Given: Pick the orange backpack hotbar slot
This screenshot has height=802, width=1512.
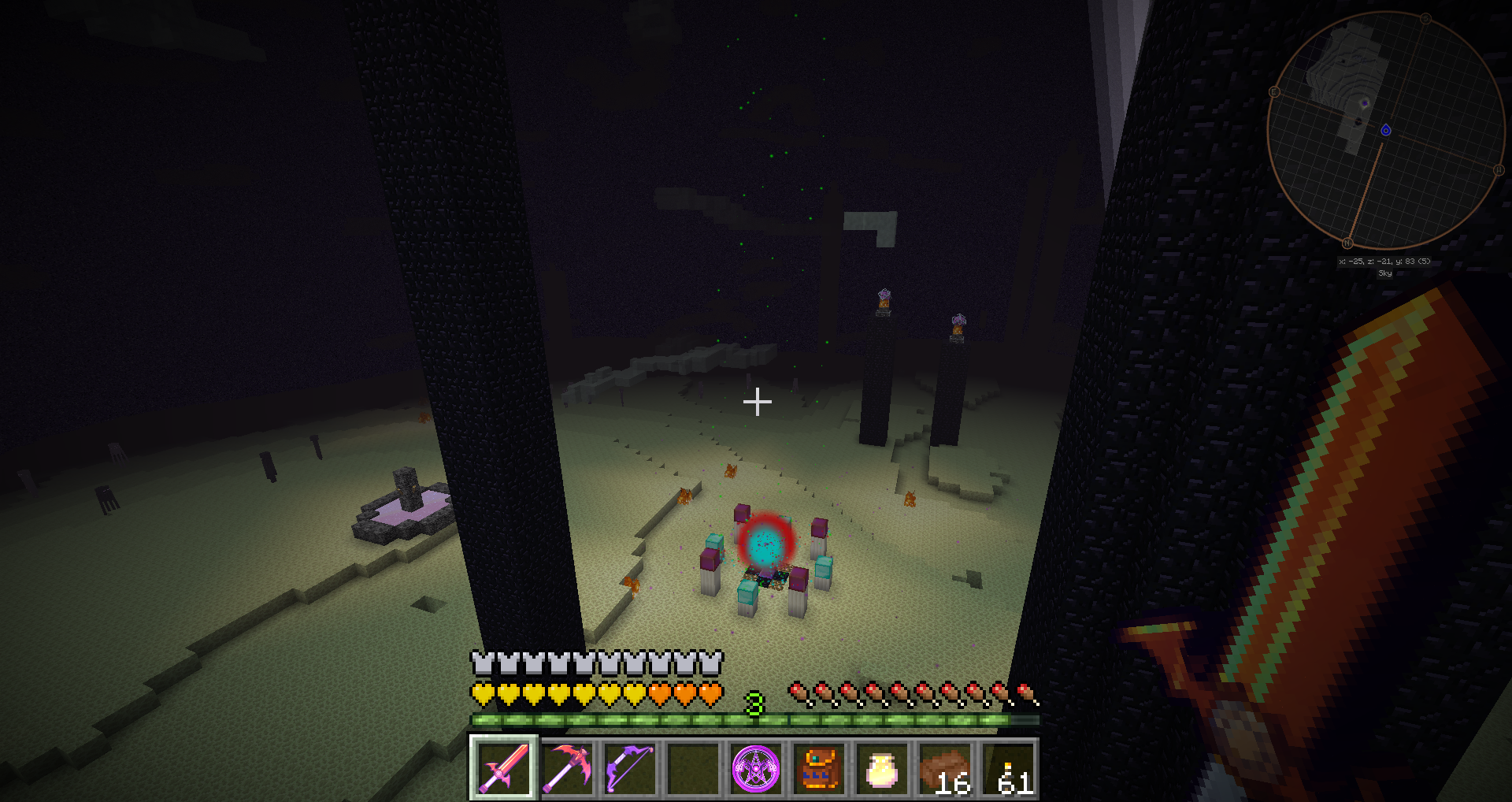Looking at the screenshot, I should (818, 768).
